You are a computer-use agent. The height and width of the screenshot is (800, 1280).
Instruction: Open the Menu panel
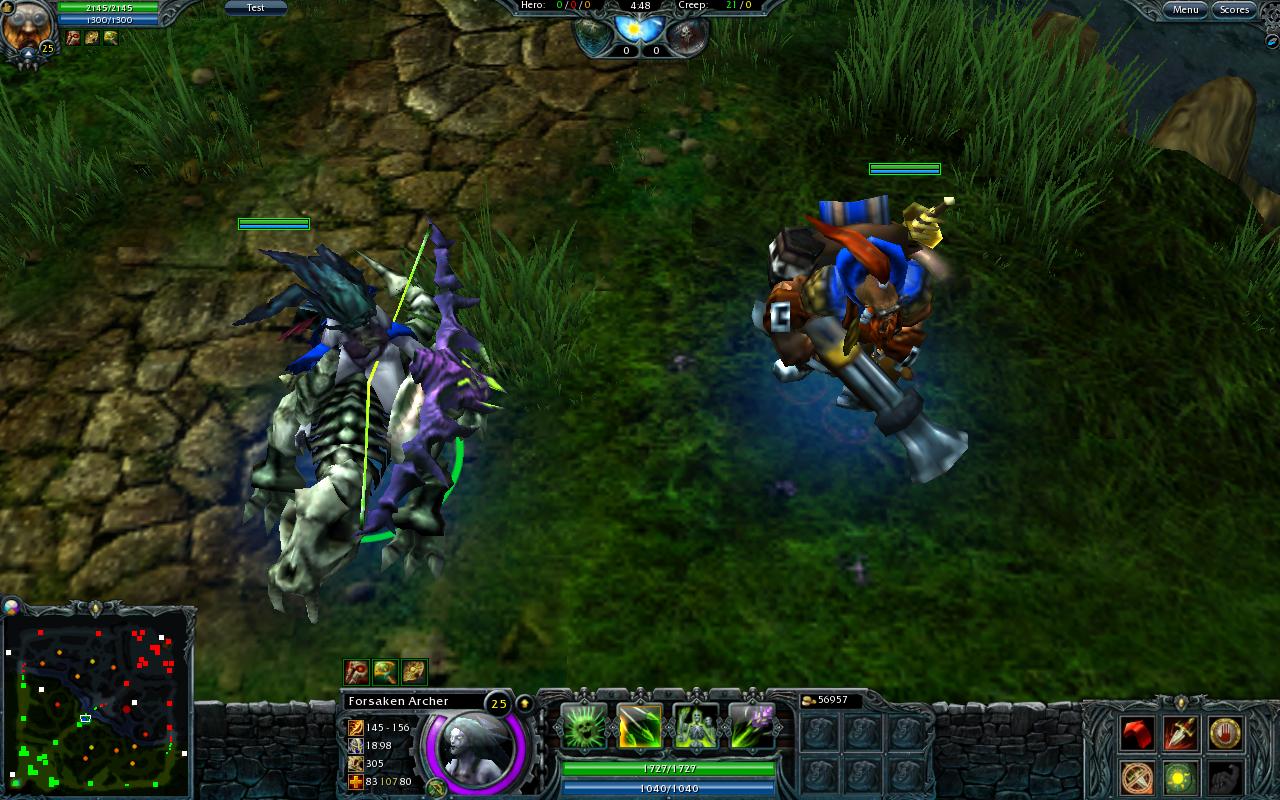click(1185, 9)
